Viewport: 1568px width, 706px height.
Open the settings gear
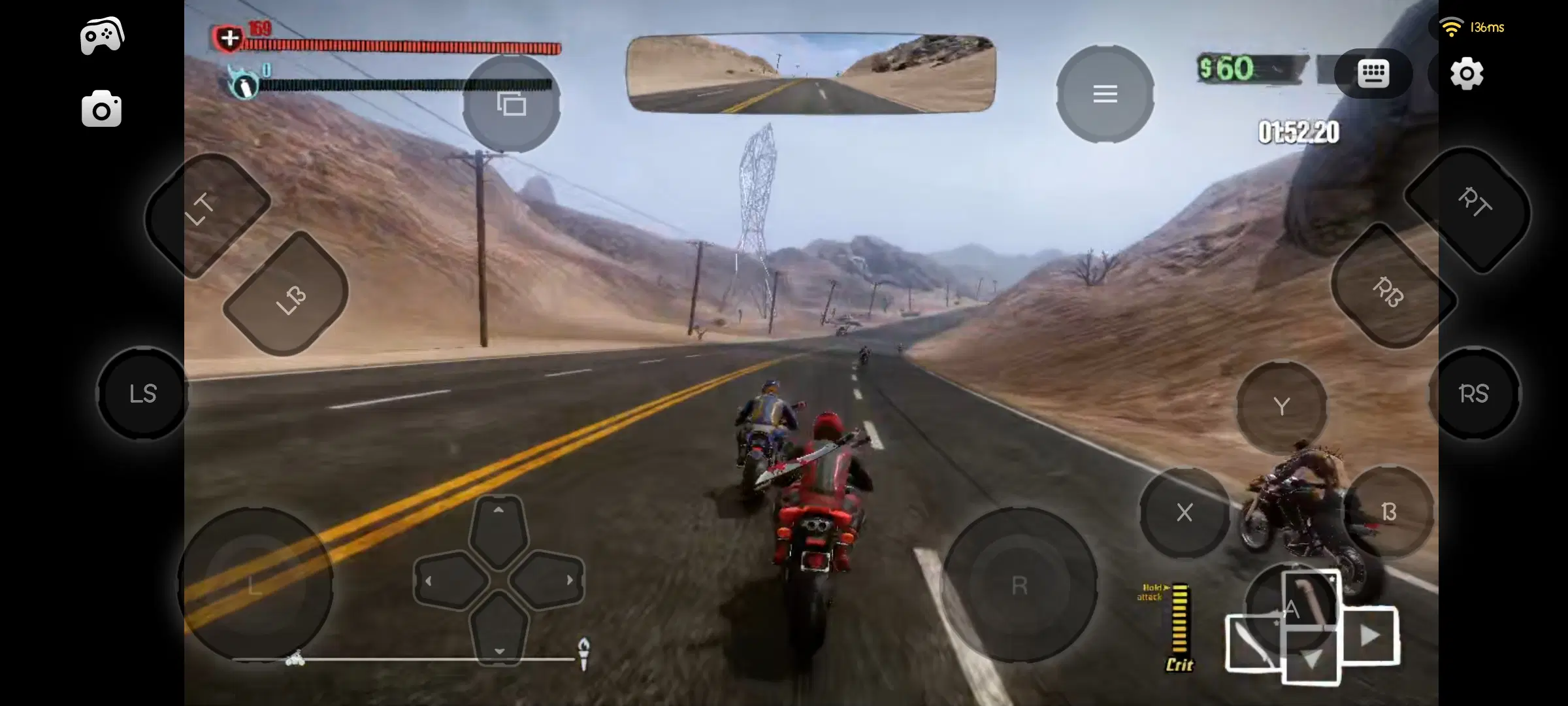click(x=1467, y=74)
